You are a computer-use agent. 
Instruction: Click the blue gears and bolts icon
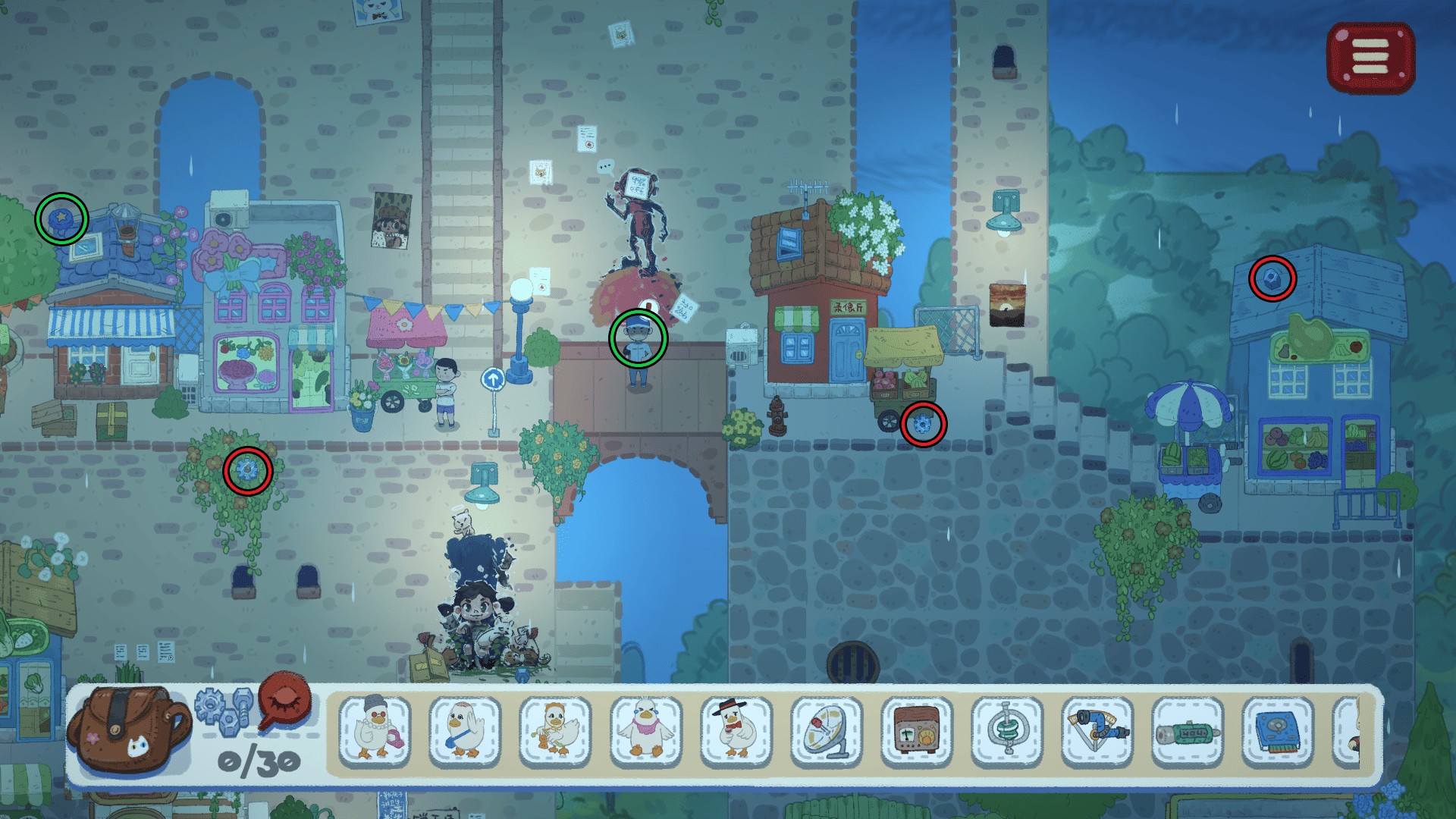point(223,707)
